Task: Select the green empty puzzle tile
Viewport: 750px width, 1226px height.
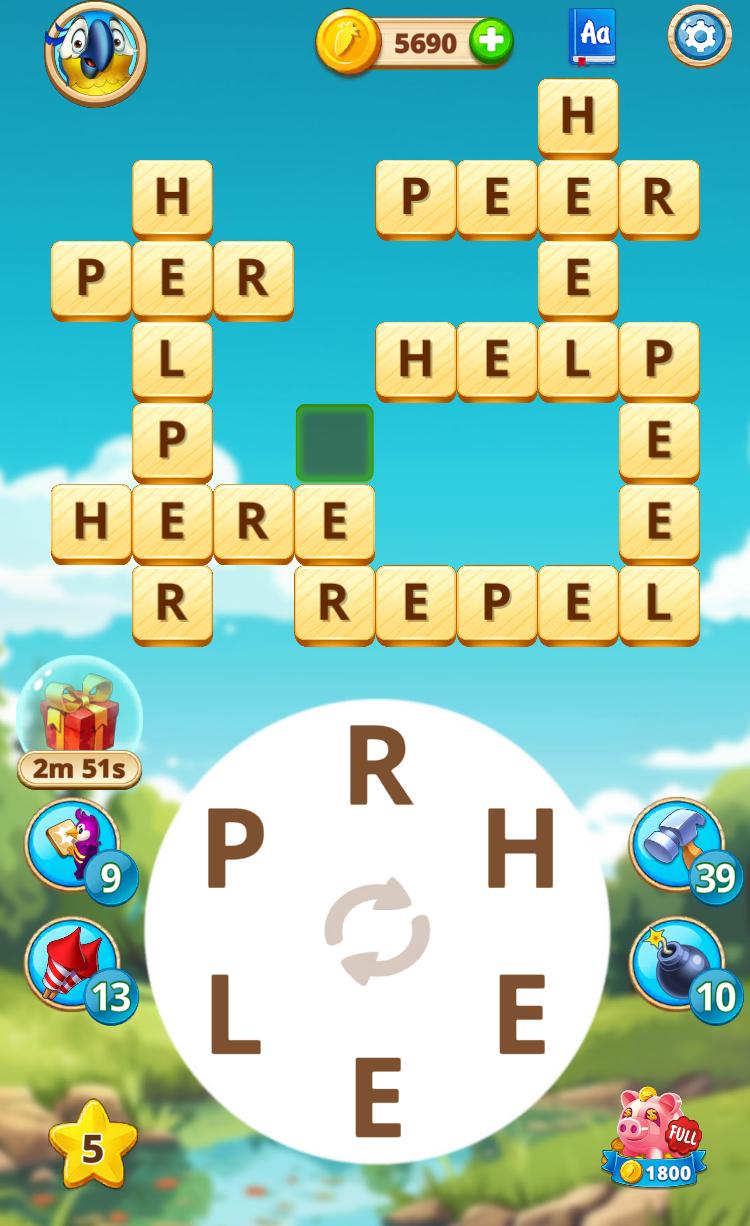Action: coord(334,442)
